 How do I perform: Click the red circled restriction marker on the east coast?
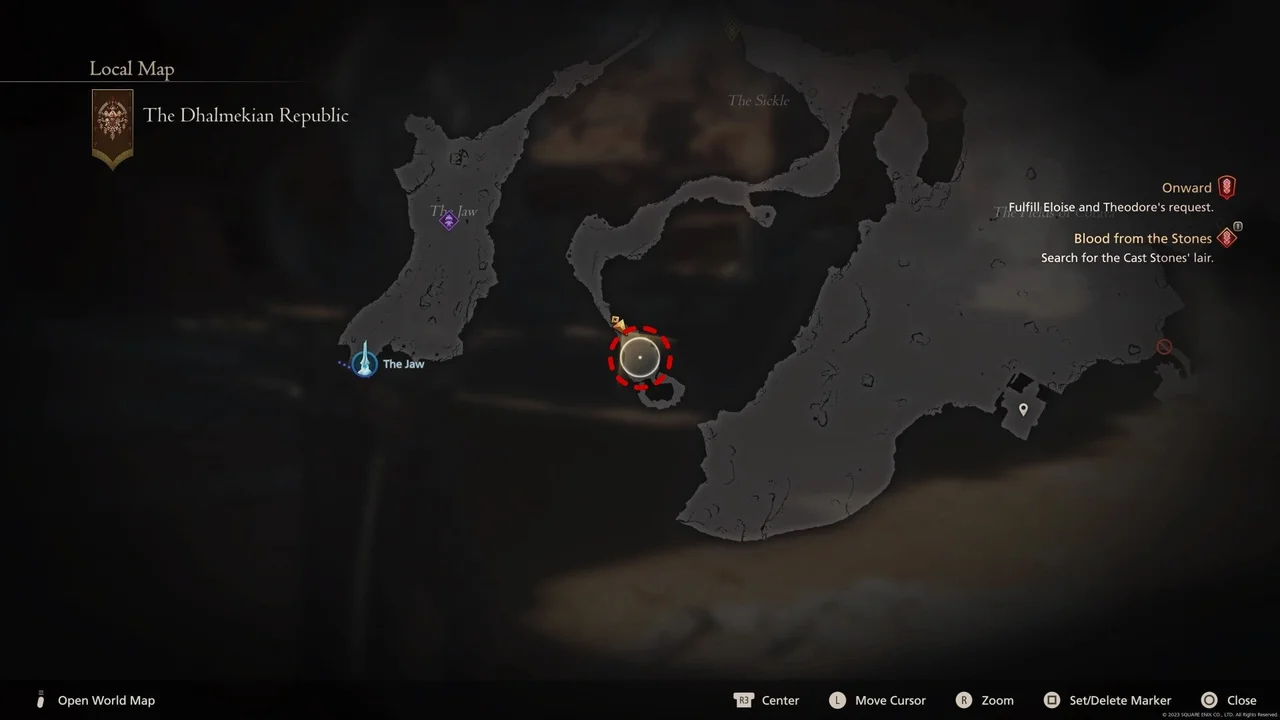(1163, 346)
